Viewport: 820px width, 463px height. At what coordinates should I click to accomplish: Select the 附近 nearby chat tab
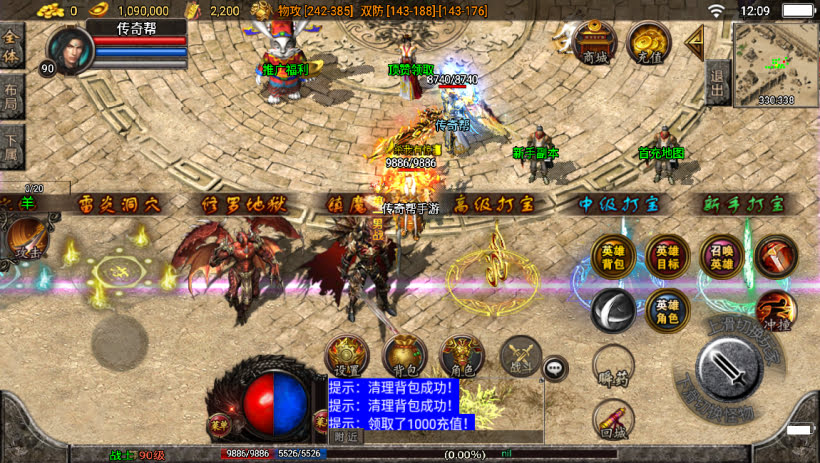click(347, 437)
